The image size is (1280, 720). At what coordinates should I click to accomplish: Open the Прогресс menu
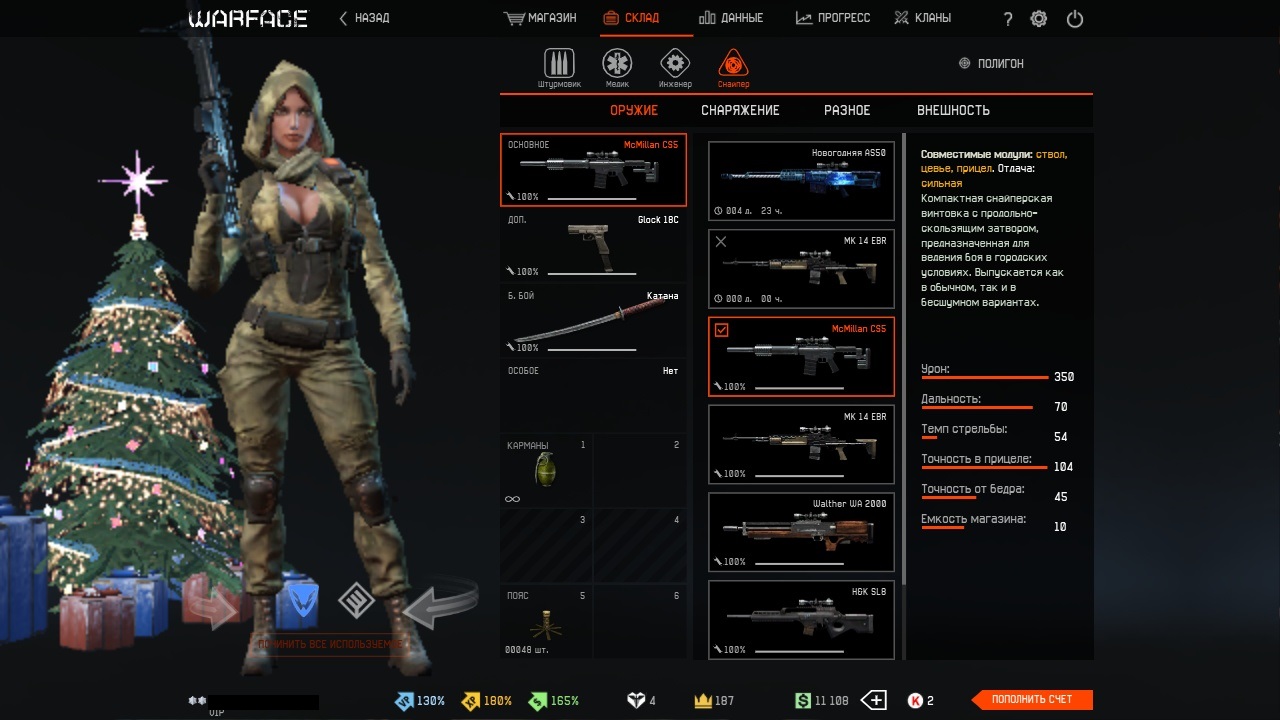click(833, 18)
